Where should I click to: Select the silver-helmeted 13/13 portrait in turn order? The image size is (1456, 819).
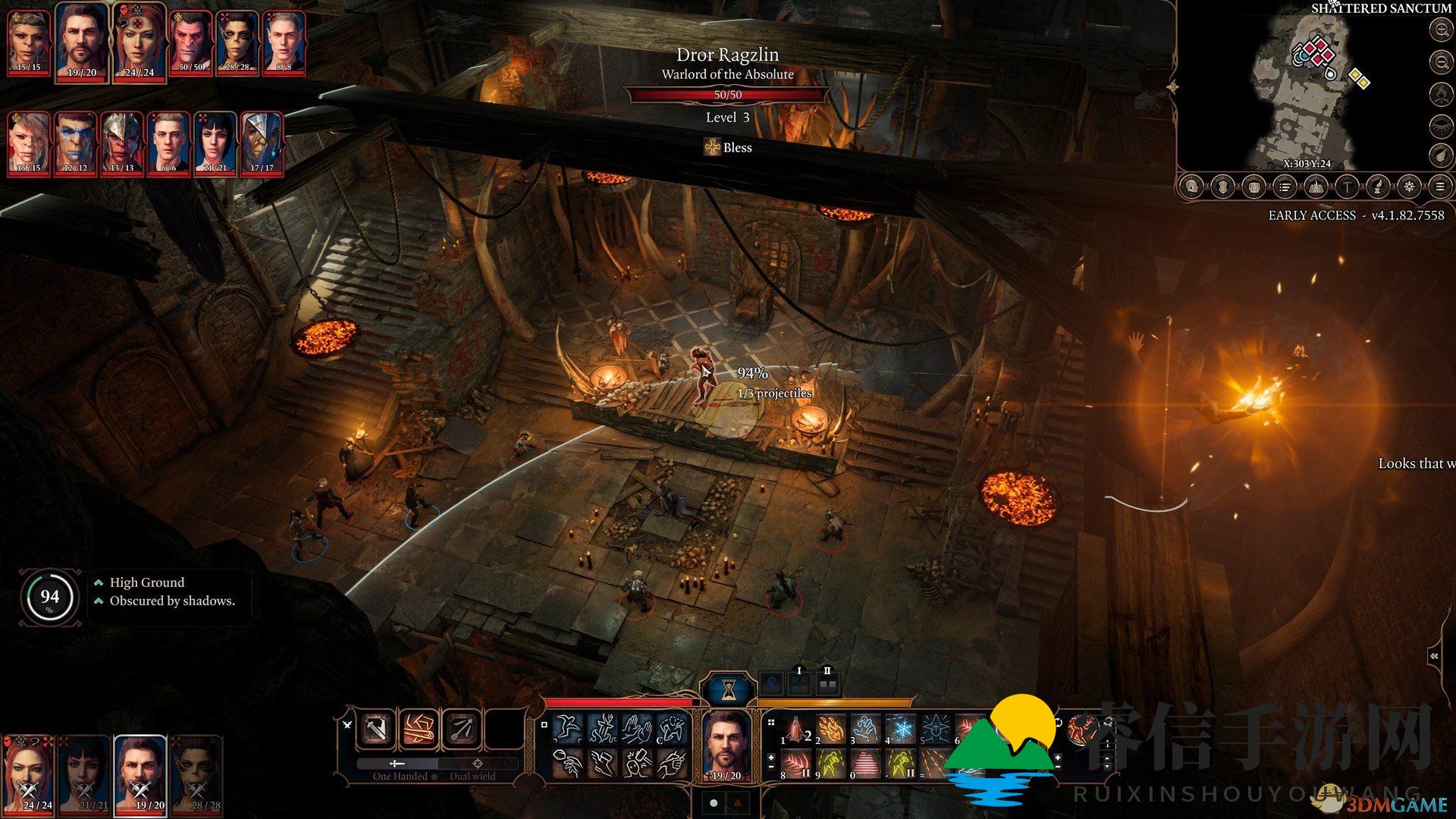[122, 142]
